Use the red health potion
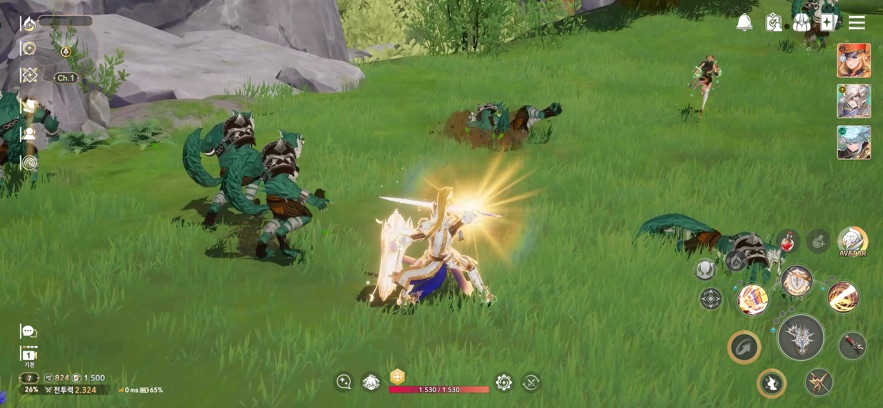883x408 pixels. (788, 241)
